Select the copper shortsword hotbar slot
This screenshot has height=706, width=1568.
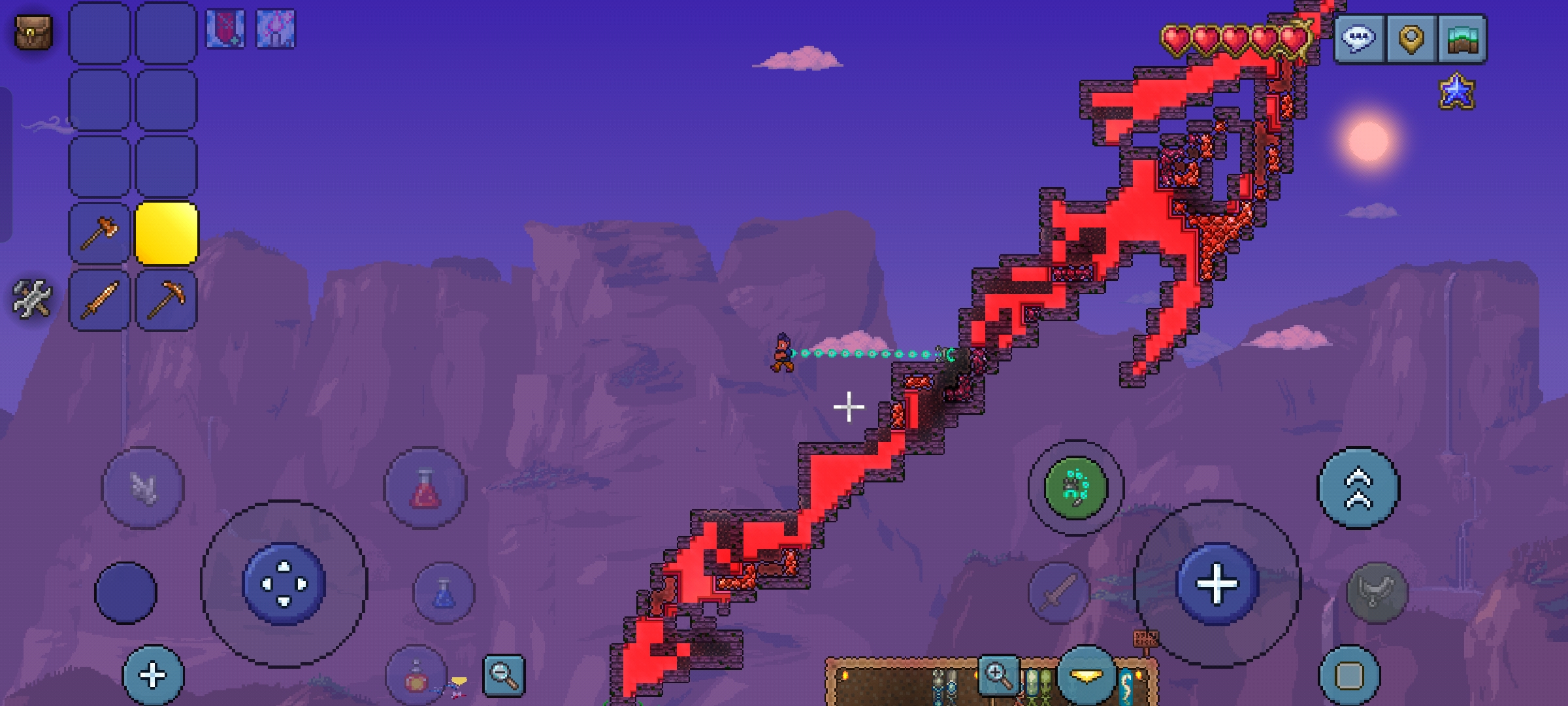tap(99, 300)
